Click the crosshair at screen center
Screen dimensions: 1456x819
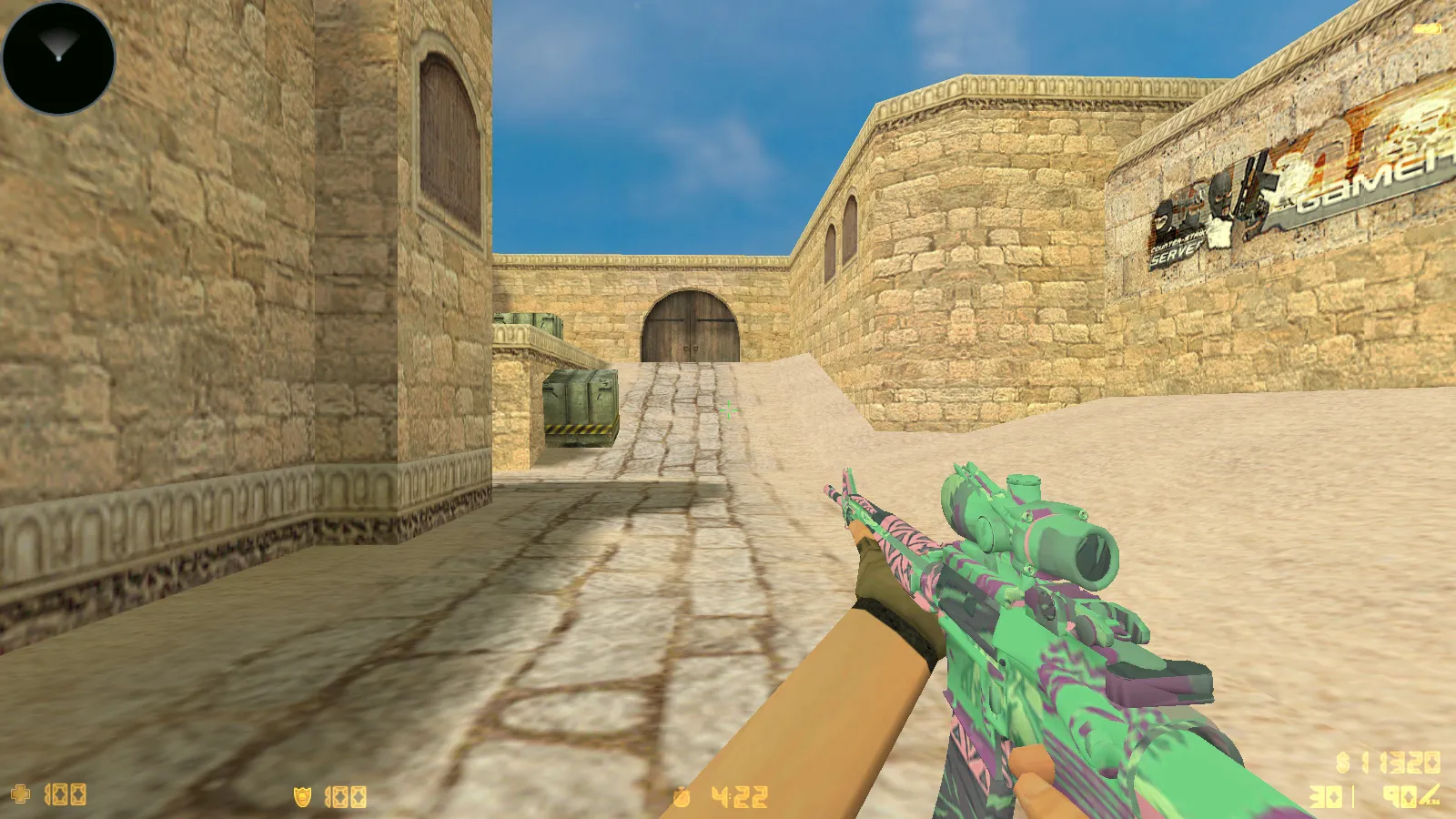[728, 409]
